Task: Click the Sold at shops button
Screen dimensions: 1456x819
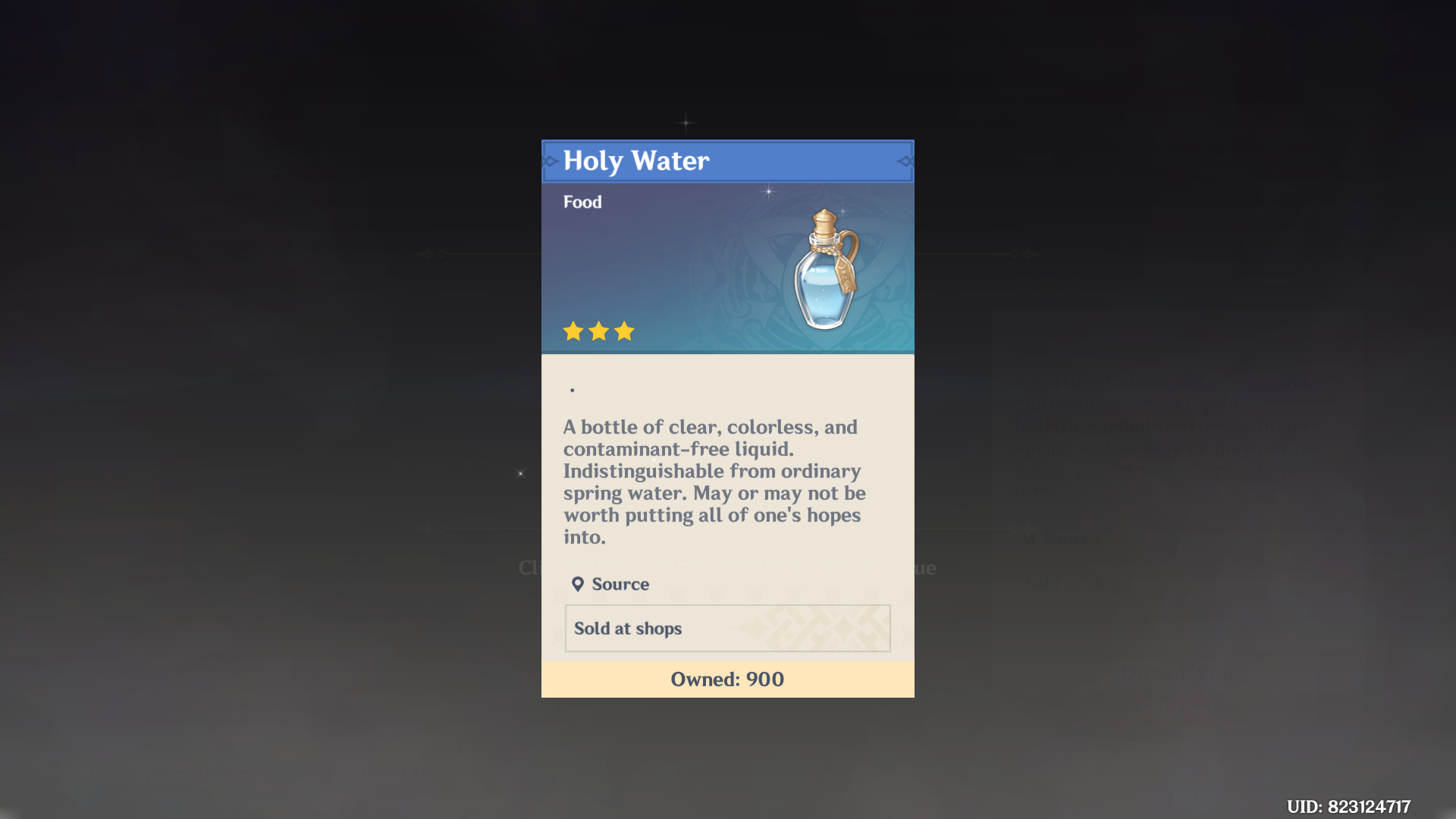Action: pos(727,628)
